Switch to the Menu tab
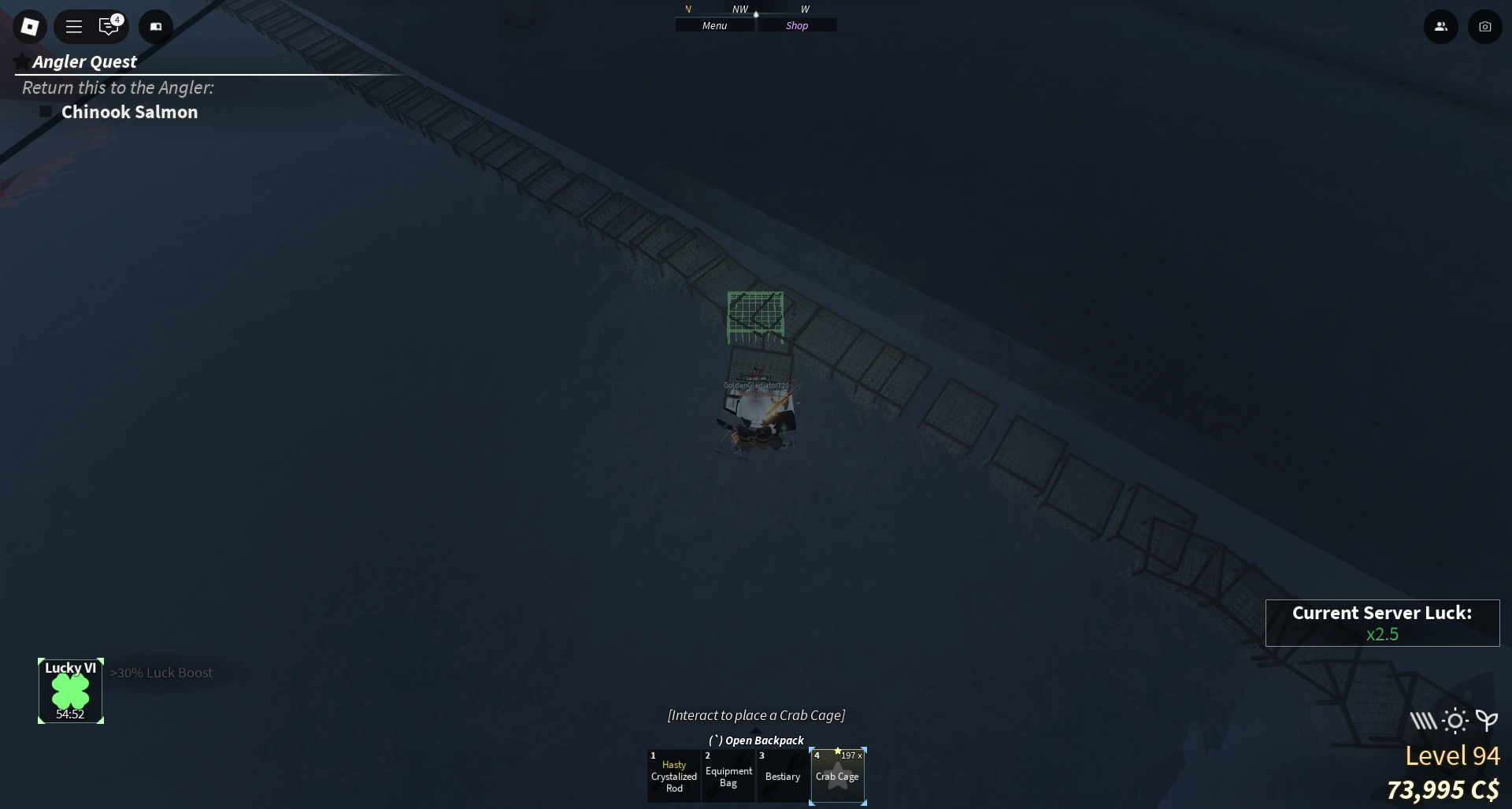This screenshot has width=1512, height=809. 713,24
